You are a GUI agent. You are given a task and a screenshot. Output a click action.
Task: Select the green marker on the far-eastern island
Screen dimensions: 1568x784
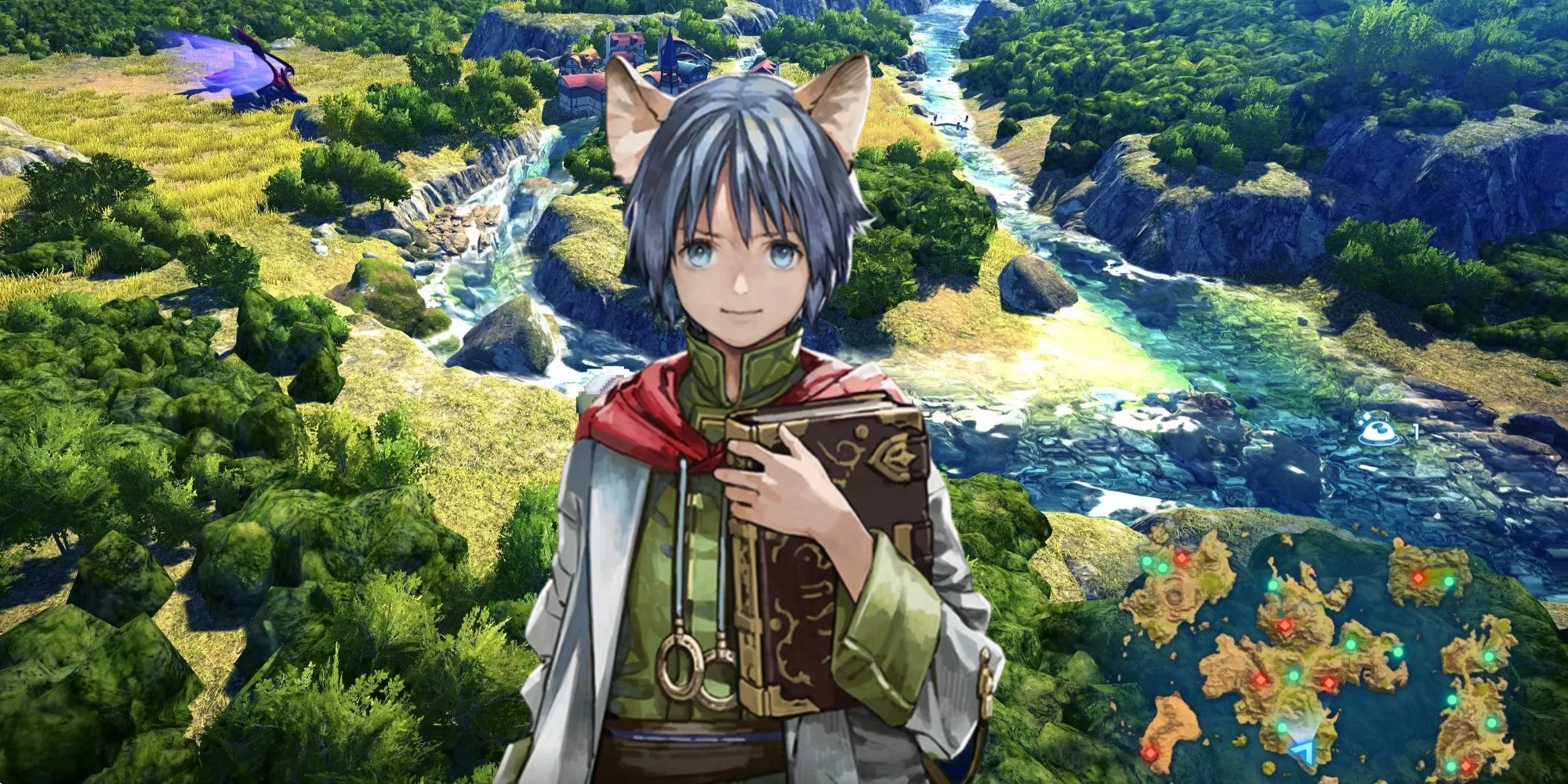point(1488,657)
